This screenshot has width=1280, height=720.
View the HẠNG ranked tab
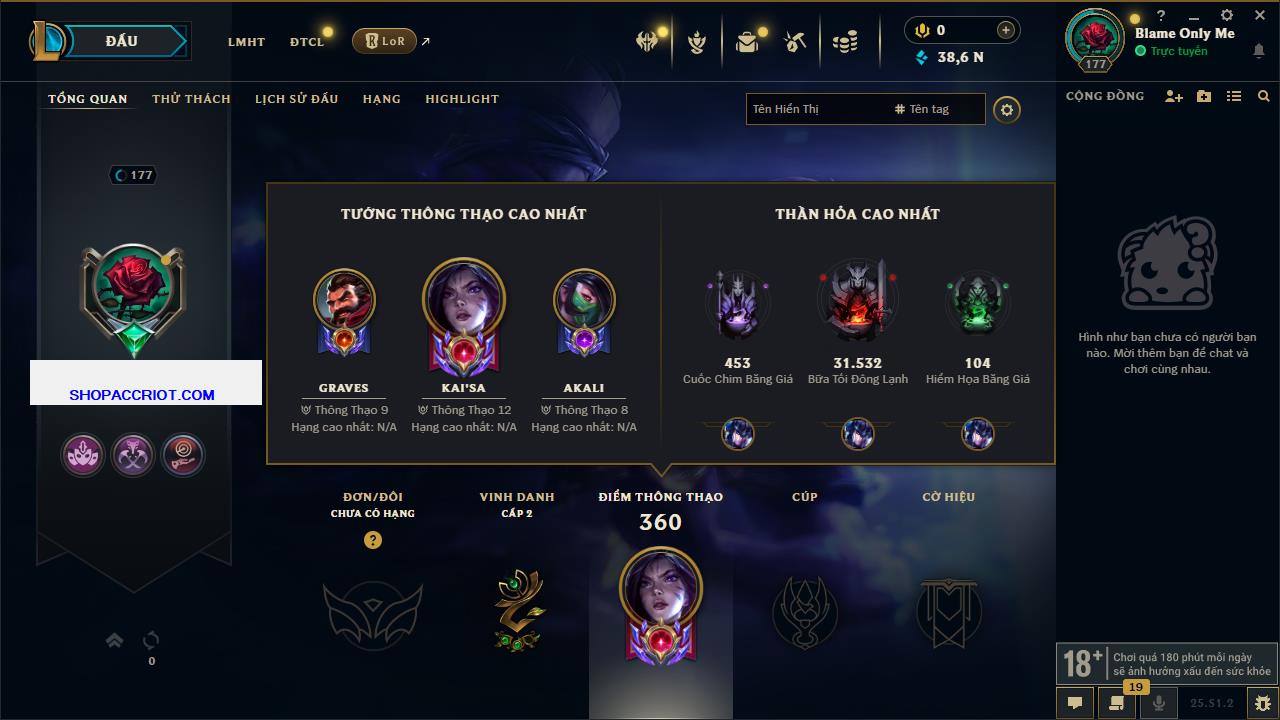[x=381, y=99]
